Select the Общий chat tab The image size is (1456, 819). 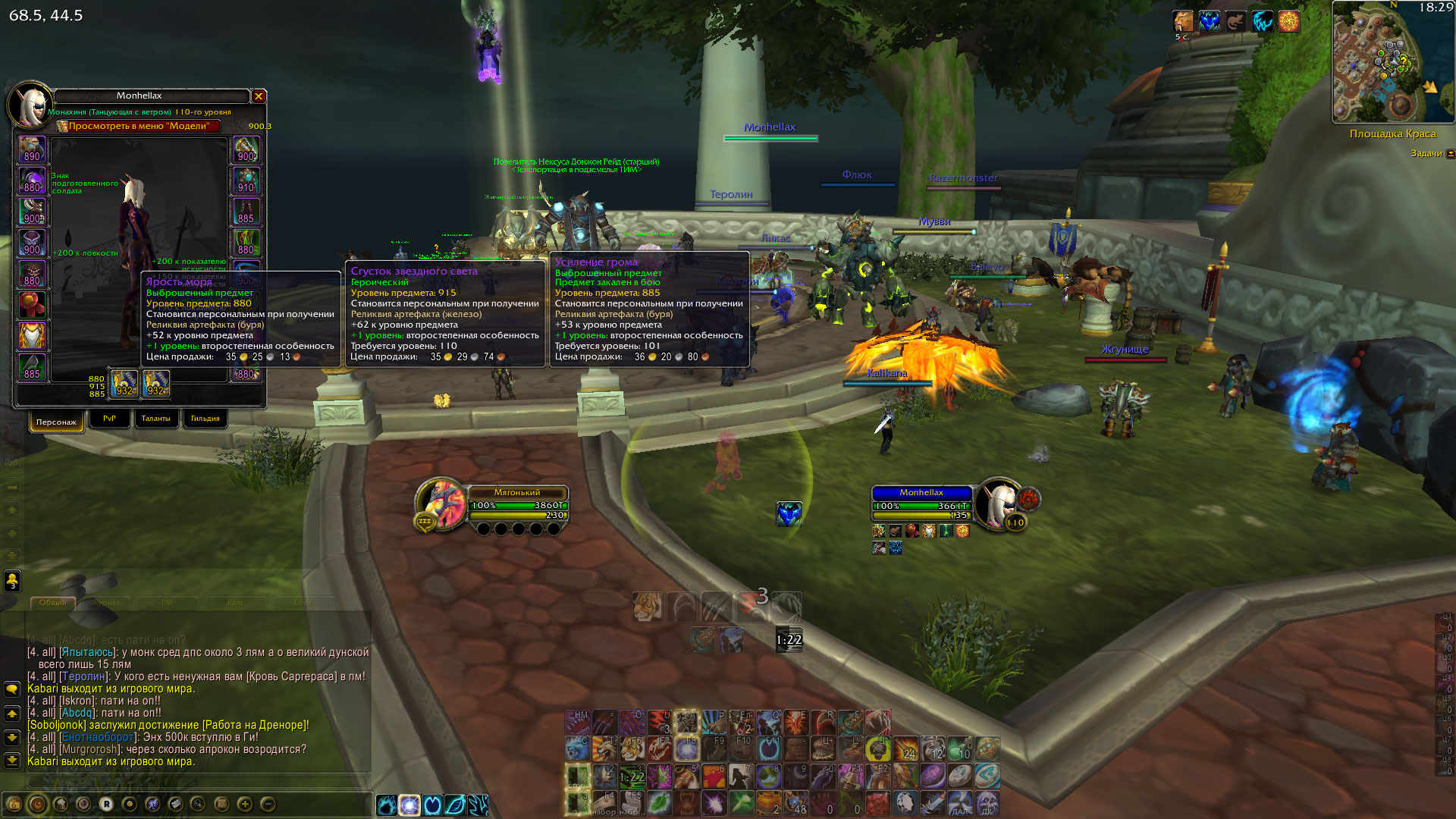tap(52, 603)
